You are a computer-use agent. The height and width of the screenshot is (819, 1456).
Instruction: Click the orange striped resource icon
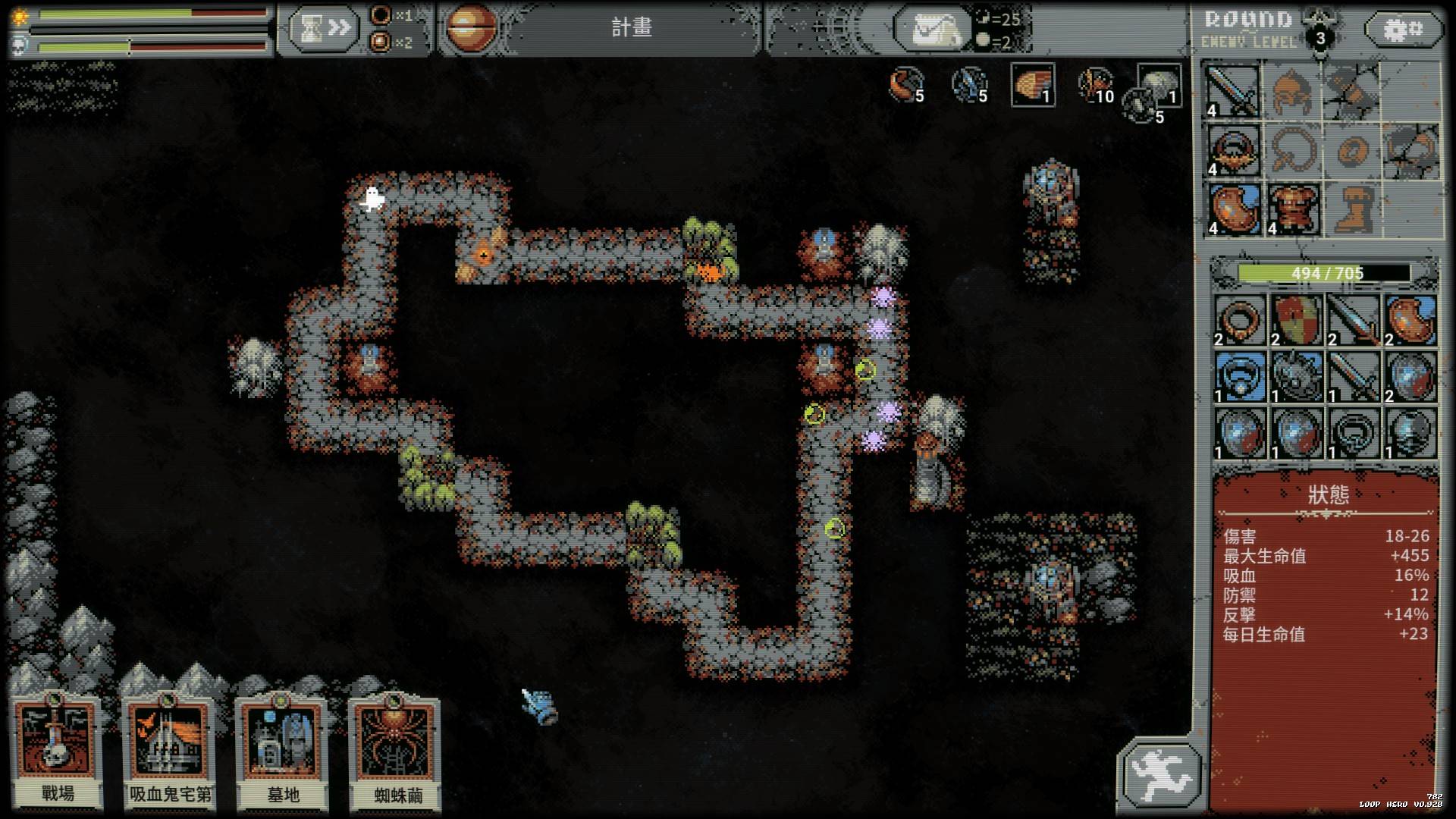[1032, 83]
